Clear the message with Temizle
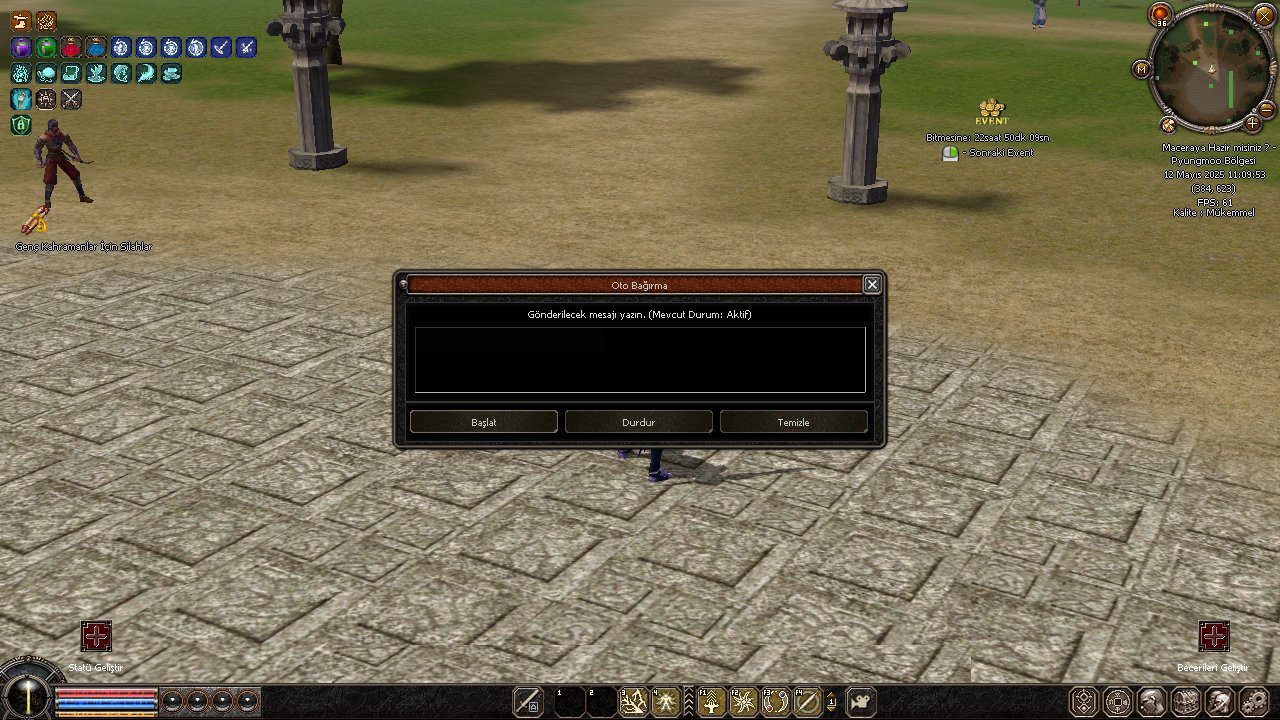 pos(793,422)
